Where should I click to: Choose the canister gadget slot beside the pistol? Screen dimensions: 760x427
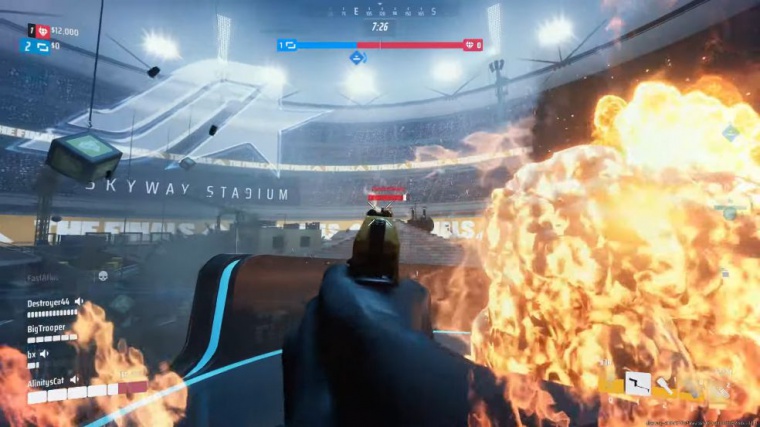(x=664, y=384)
